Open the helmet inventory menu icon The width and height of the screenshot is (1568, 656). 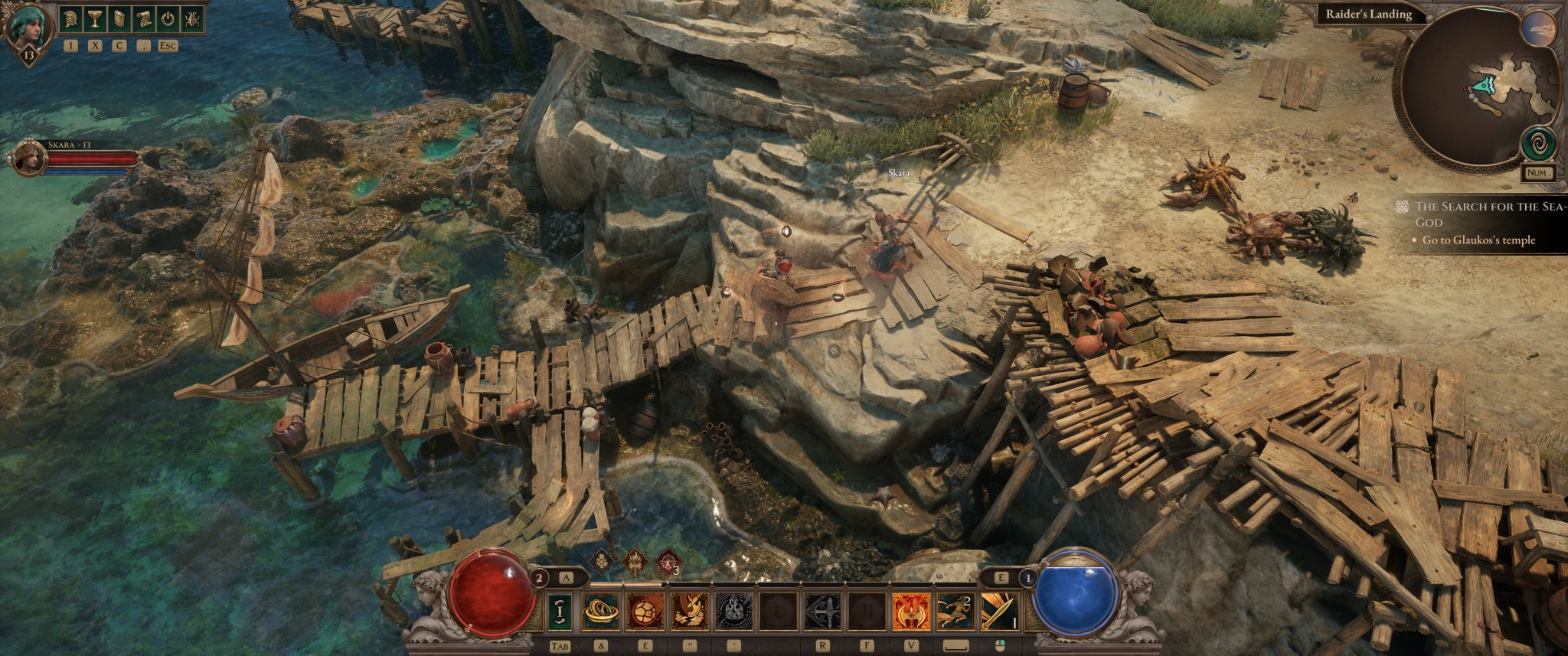tap(71, 19)
